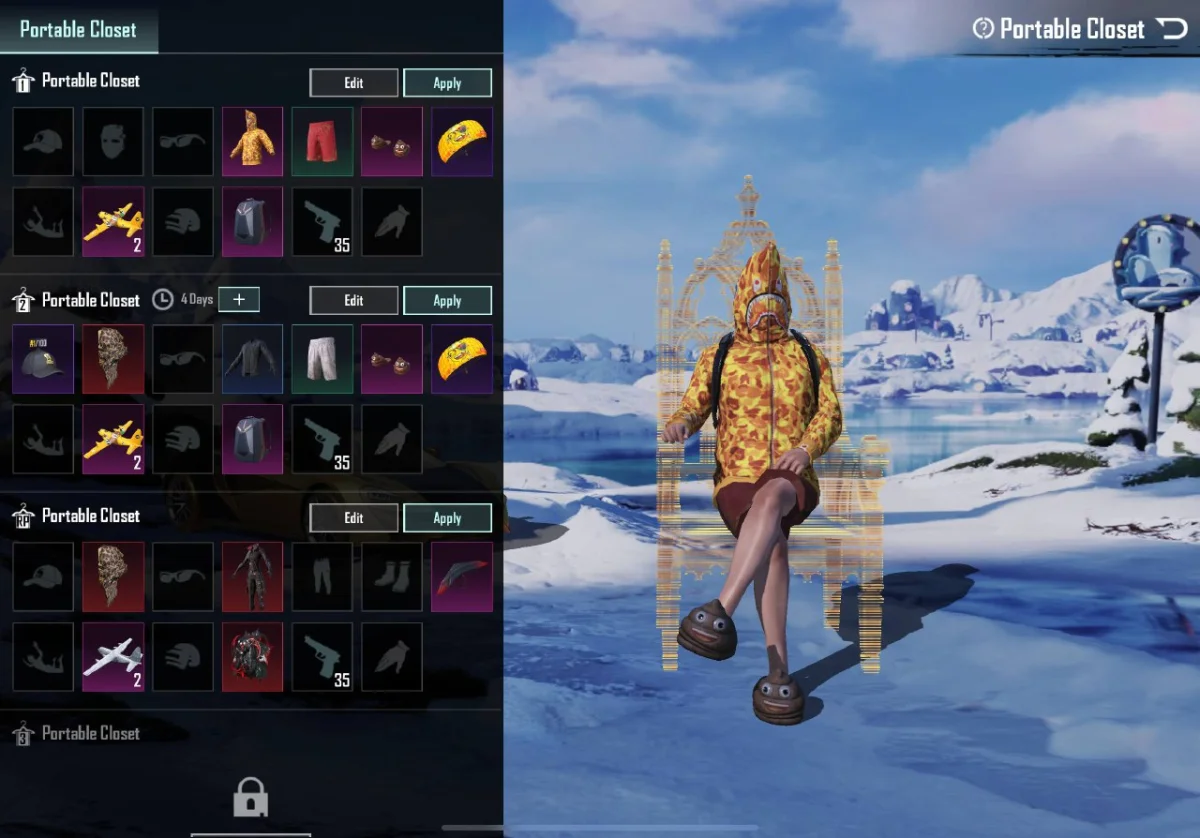The image size is (1200, 838).
Task: Go back using the top-right return arrow
Action: (1172, 29)
